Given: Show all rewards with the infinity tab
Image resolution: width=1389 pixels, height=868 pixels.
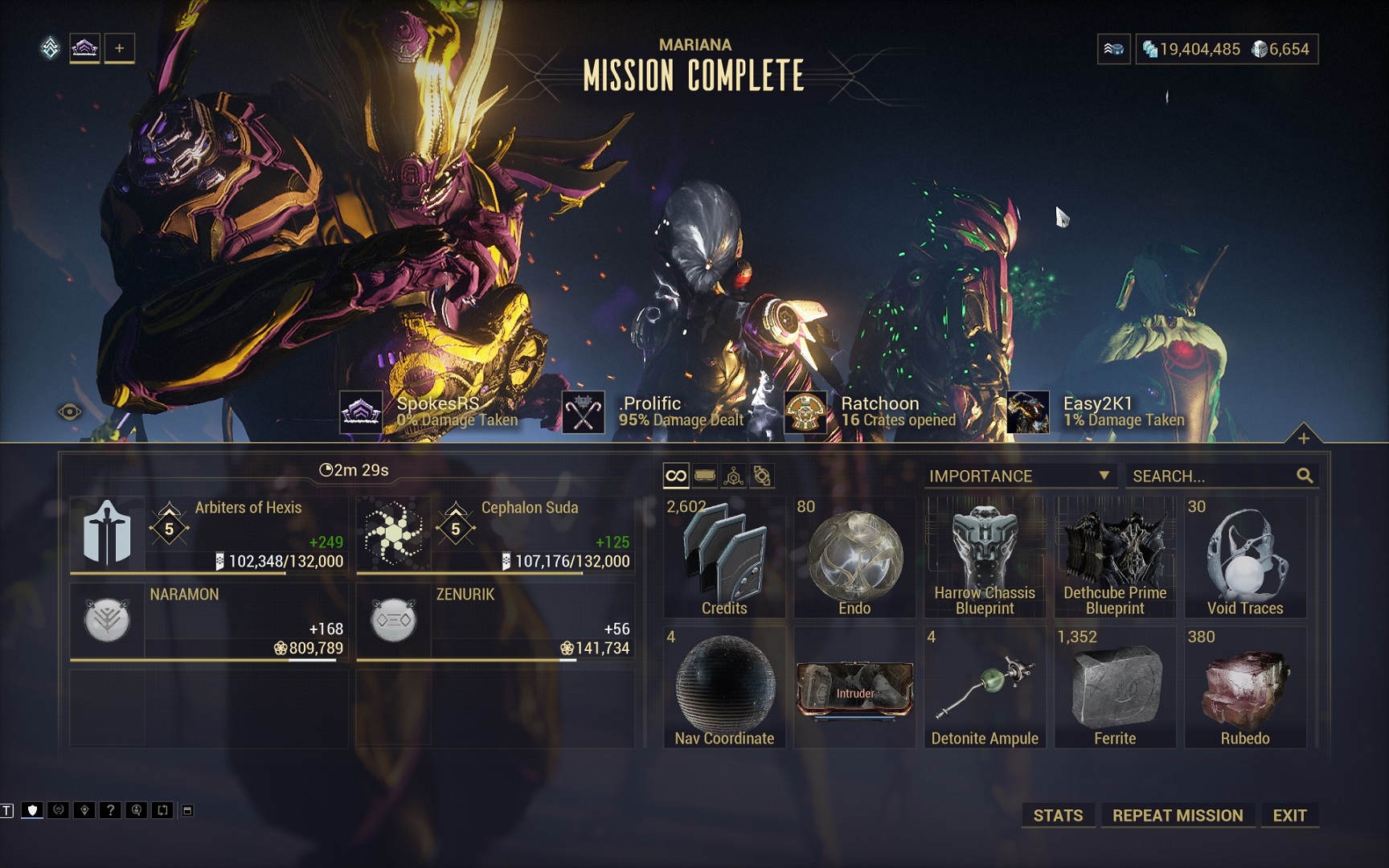Looking at the screenshot, I should tap(676, 476).
